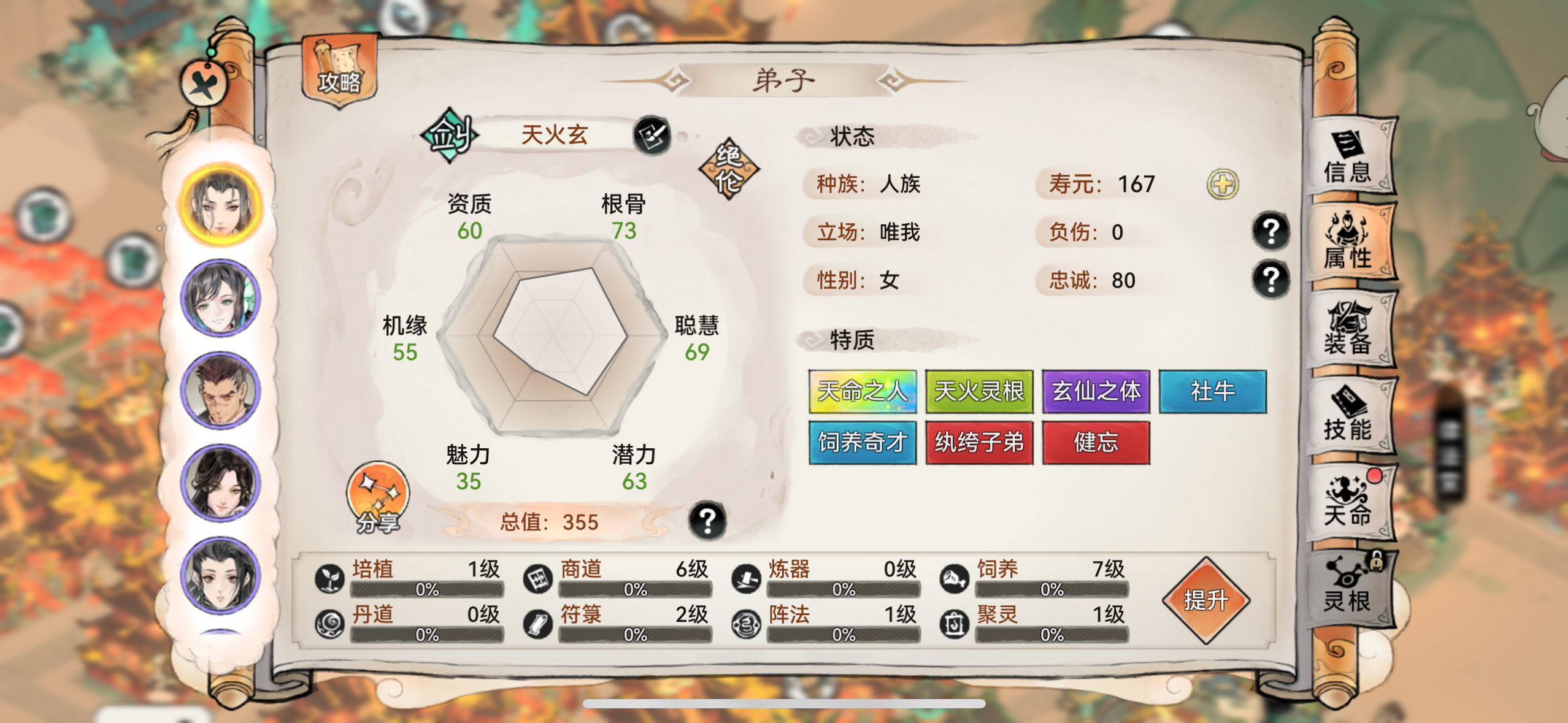
Task: Click the sword 剑 weapon icon
Action: point(450,136)
